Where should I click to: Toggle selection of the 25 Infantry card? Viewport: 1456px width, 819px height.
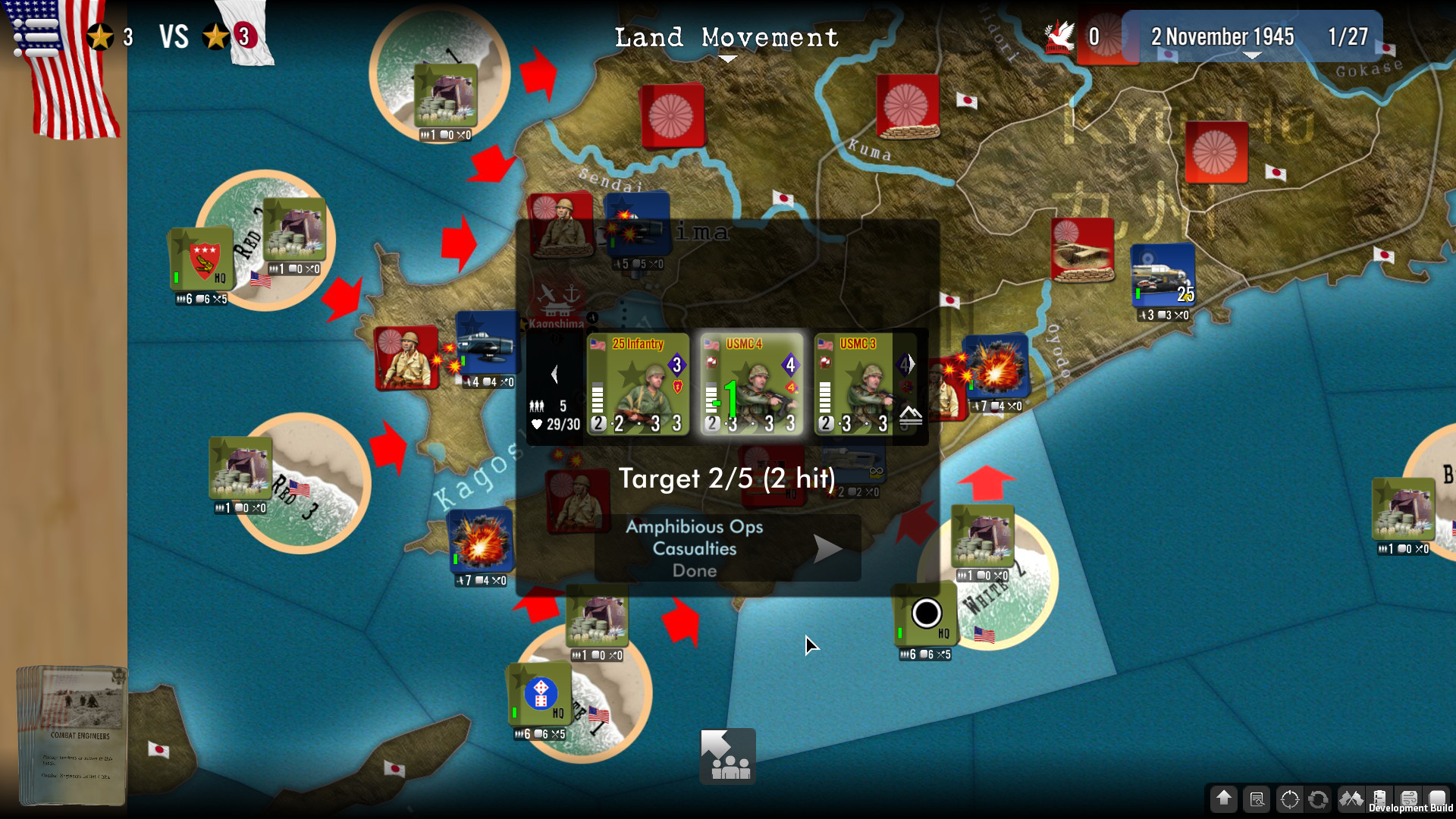tap(639, 384)
